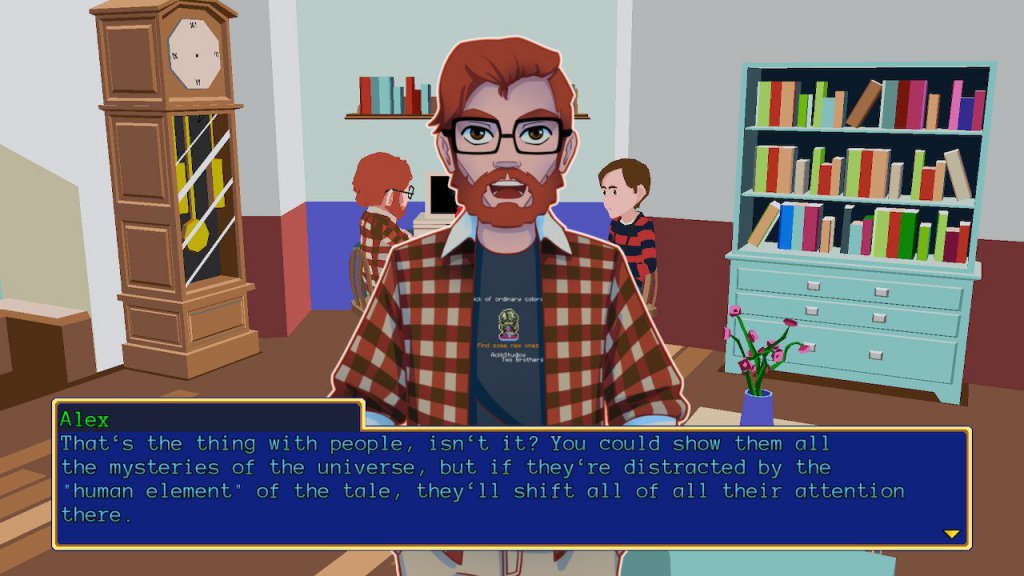The image size is (1024, 576).
Task: Advance dialogue with the yellow arrow
Action: click(x=951, y=534)
